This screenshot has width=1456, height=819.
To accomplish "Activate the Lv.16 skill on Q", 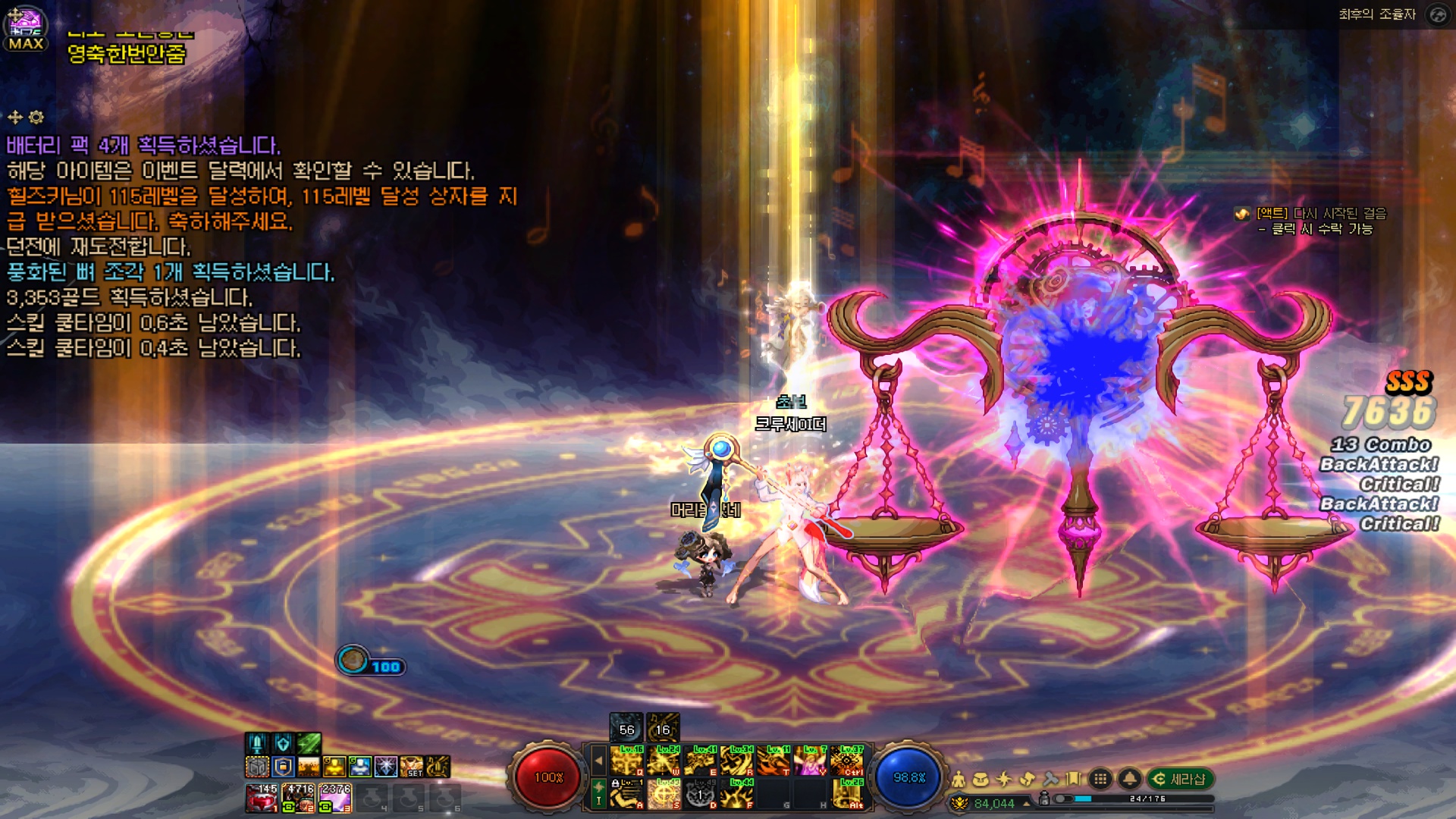I will [628, 761].
